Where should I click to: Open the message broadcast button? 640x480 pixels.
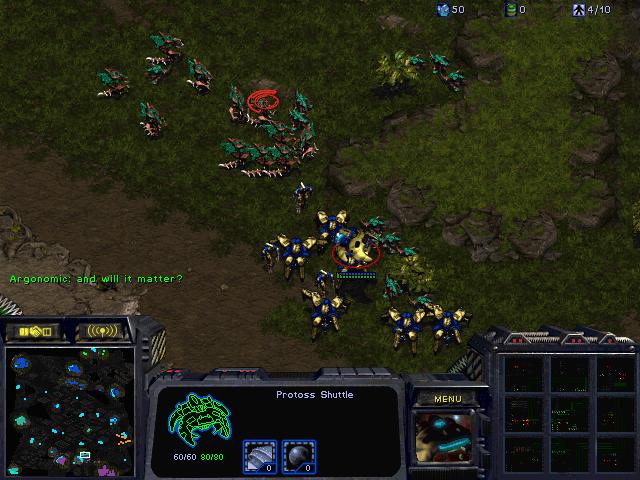102,331
